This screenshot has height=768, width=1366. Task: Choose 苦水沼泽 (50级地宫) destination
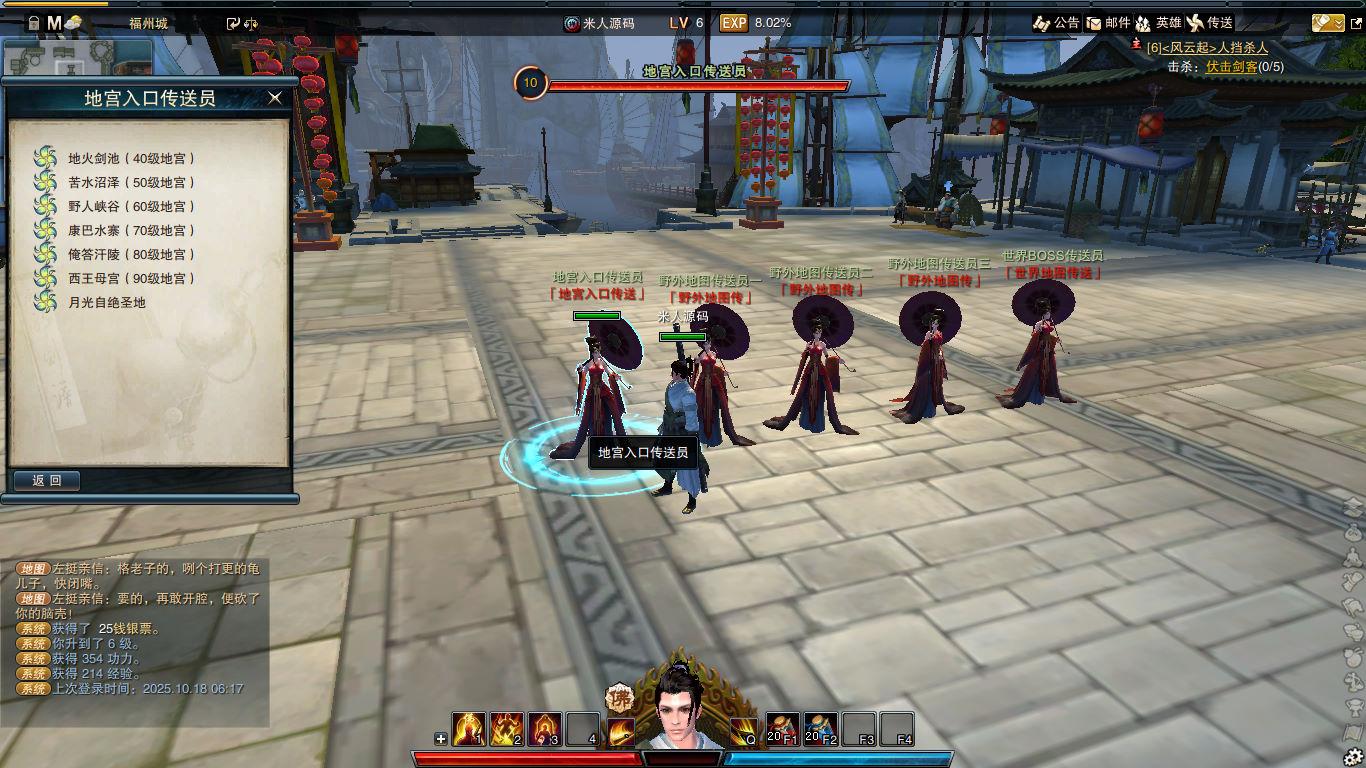click(x=131, y=182)
